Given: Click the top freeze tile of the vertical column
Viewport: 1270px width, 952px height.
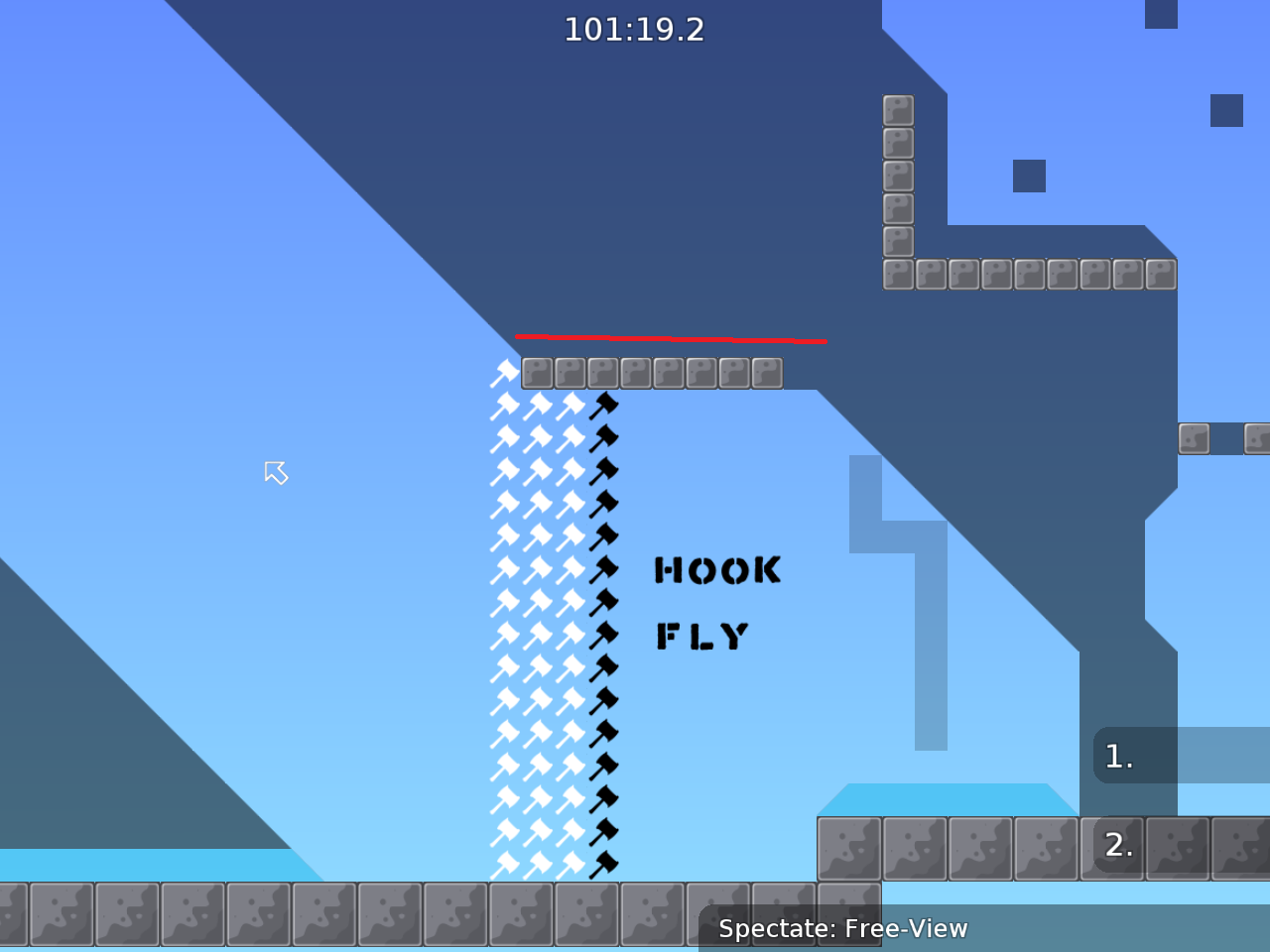Looking at the screenshot, I should [898, 111].
